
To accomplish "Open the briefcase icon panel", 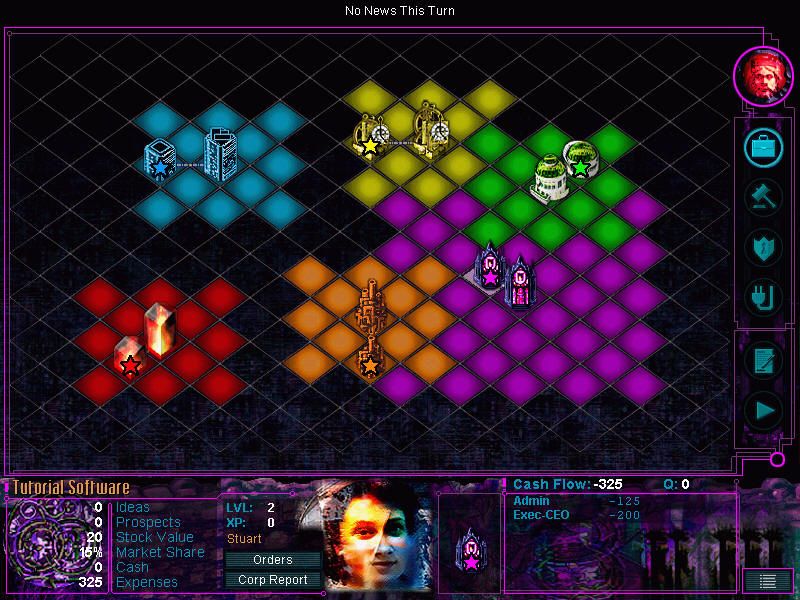I will [x=763, y=148].
